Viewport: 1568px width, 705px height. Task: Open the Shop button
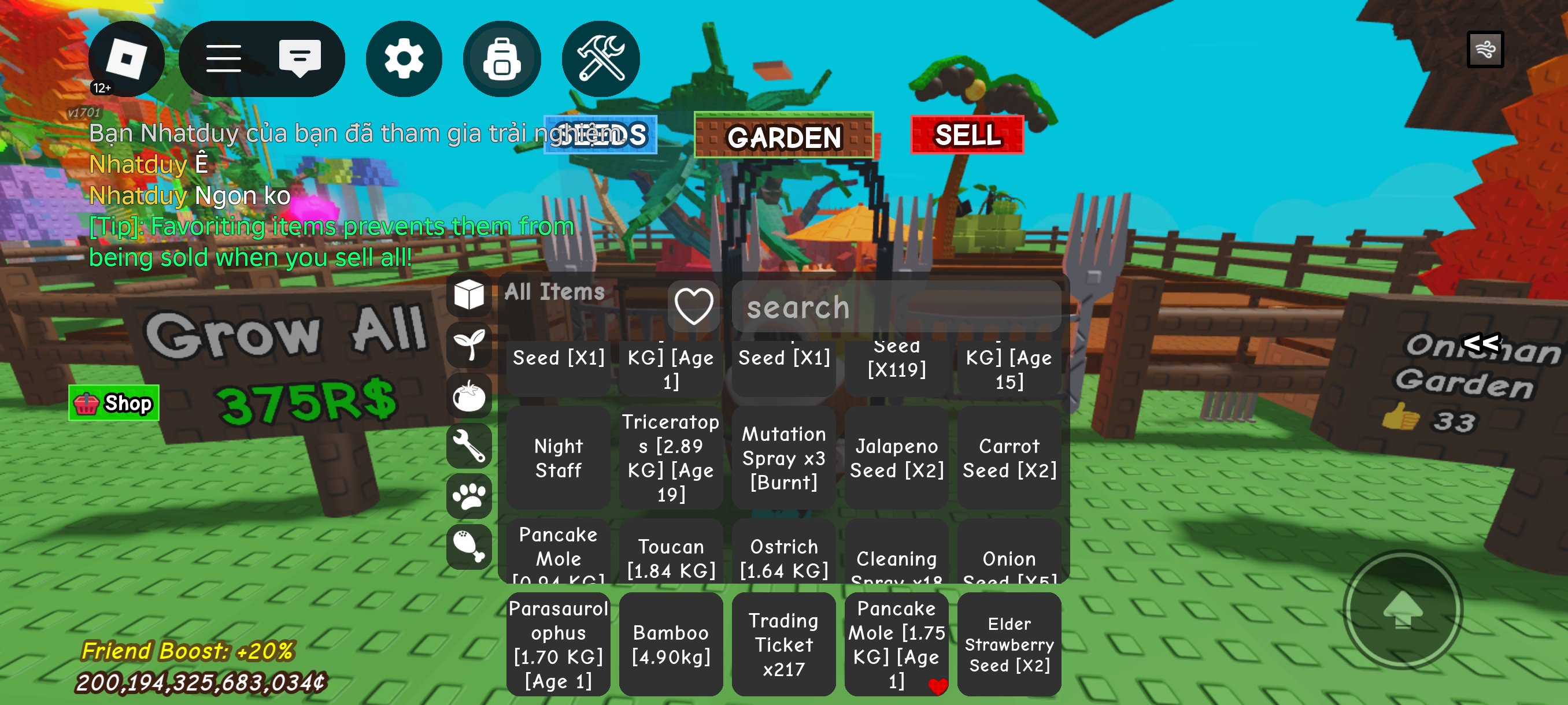(x=114, y=403)
